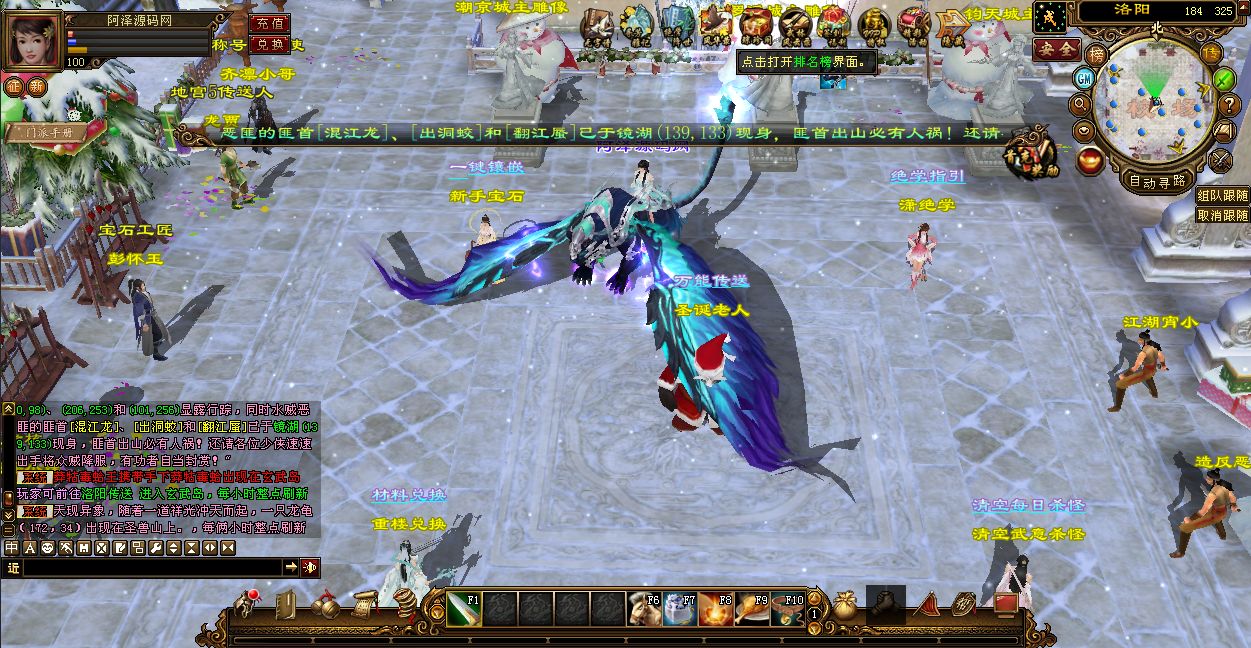Image resolution: width=1251 pixels, height=648 pixels.
Task: Click the 兑换 exchange button
Action: (x=269, y=44)
